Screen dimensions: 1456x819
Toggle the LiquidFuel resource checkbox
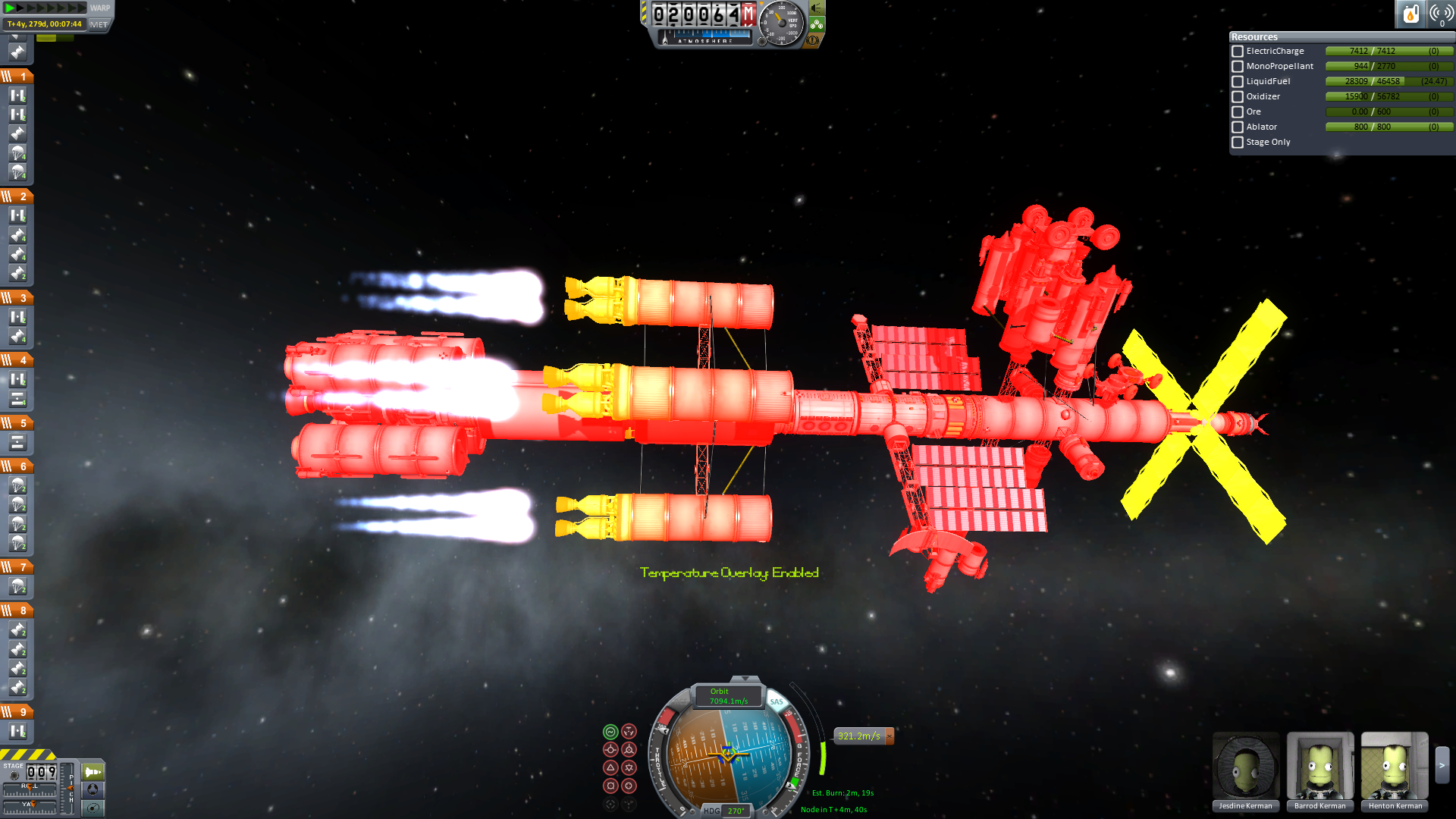[x=1238, y=82]
